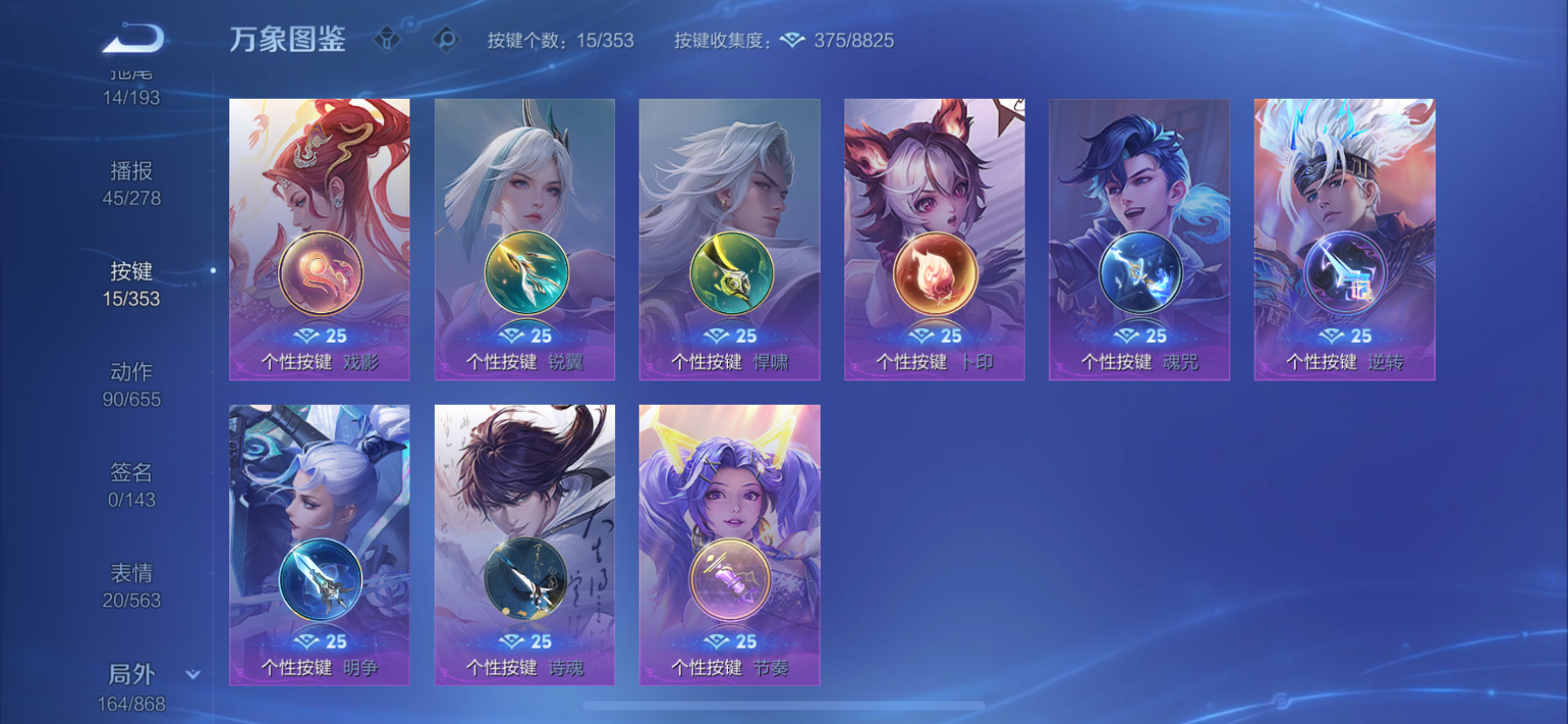Open the filter icon beside 万象图鉴 title
The width and height of the screenshot is (1568, 724).
(x=389, y=38)
